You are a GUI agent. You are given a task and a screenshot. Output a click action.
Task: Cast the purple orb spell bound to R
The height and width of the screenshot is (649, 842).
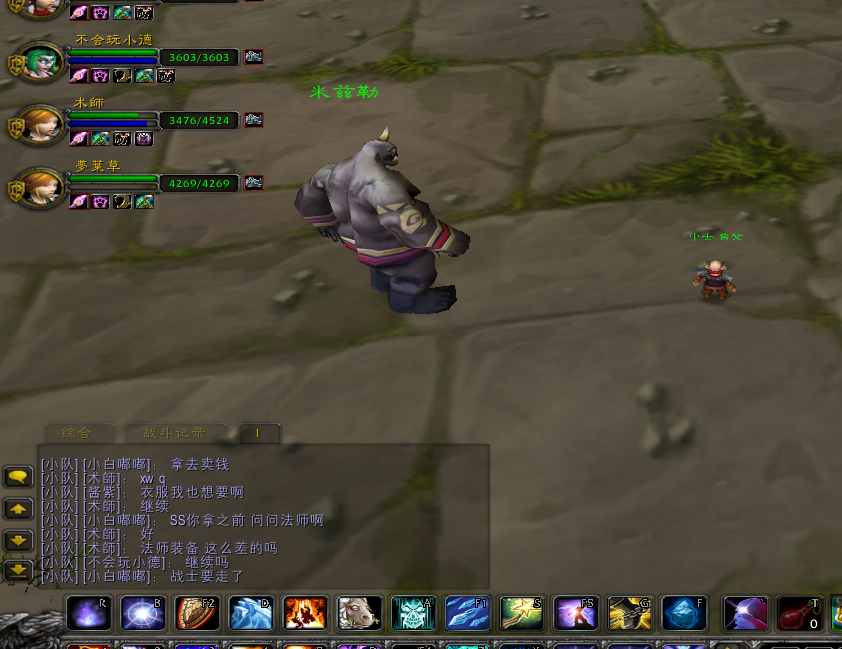89,613
